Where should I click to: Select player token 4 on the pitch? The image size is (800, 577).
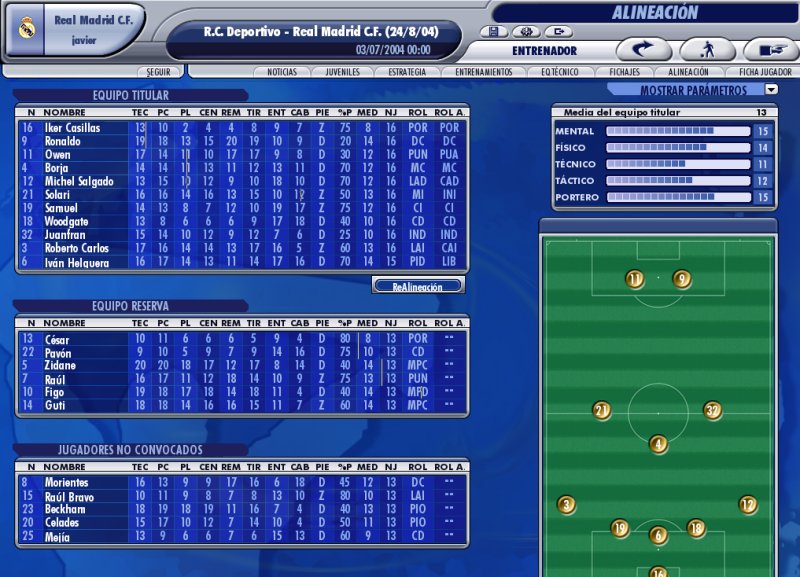pos(657,444)
